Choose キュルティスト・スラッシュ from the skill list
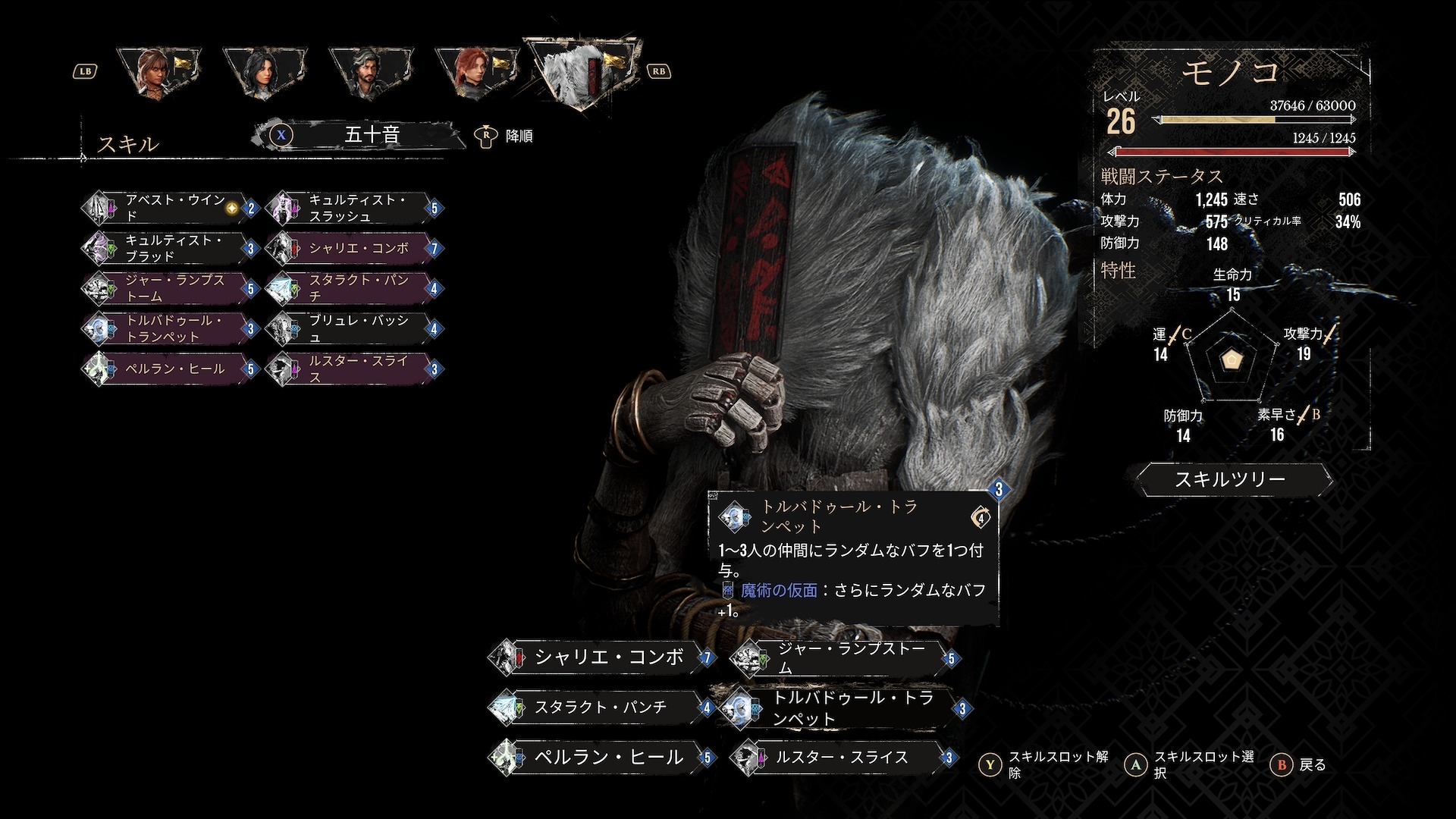This screenshot has width=1456, height=819. 355,208
